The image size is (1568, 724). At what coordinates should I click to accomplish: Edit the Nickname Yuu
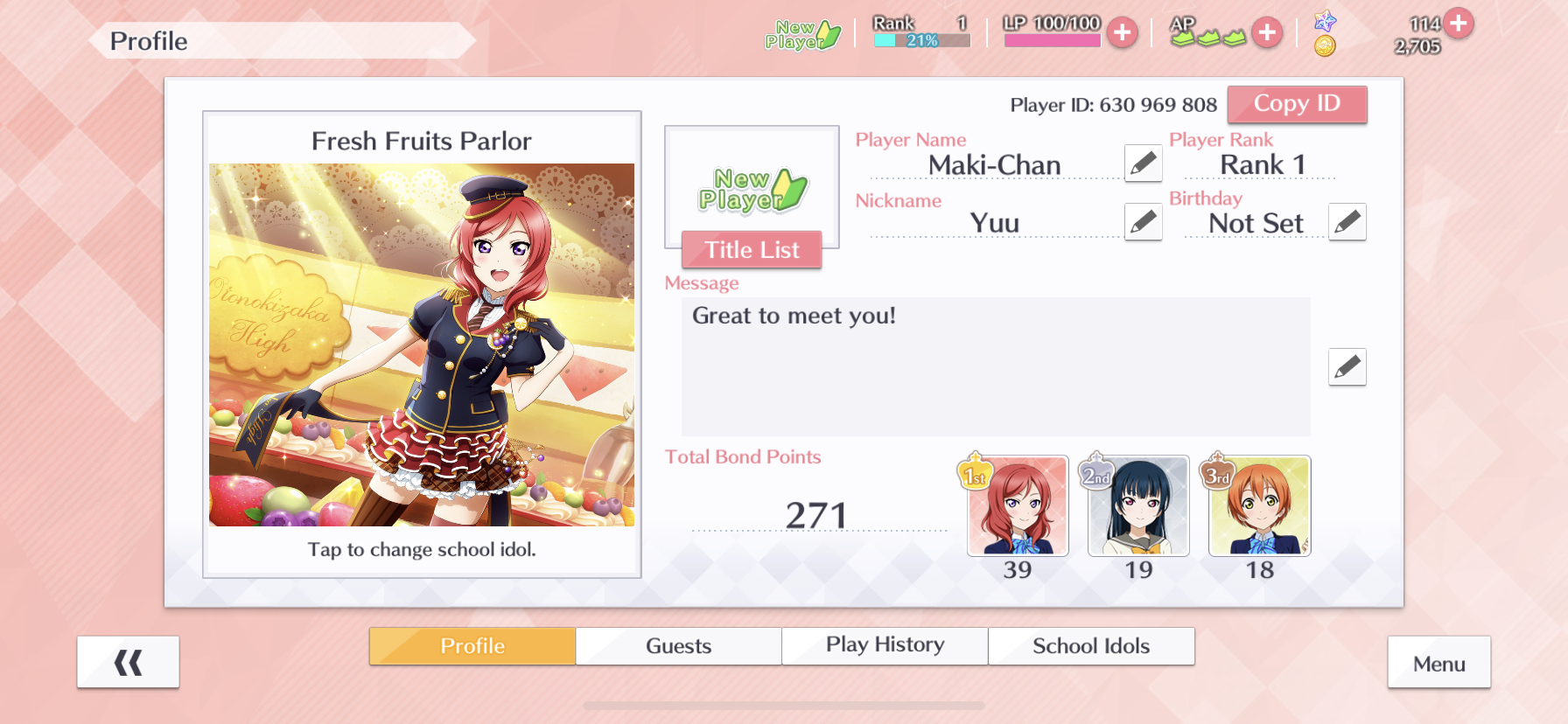pyautogui.click(x=1143, y=222)
